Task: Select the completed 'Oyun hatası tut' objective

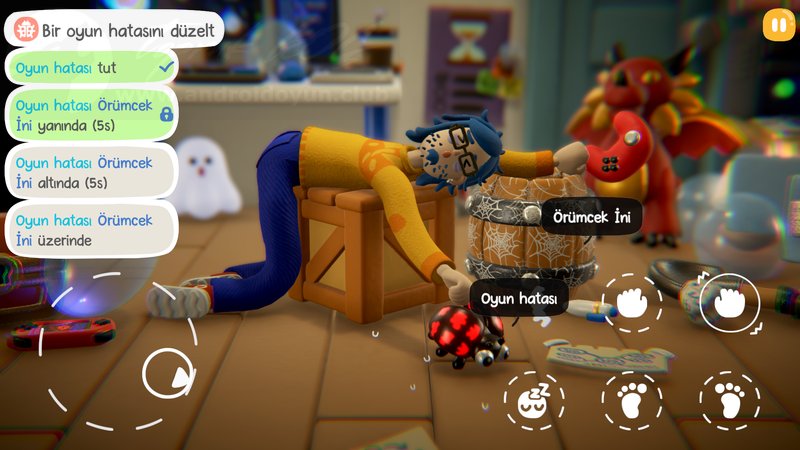Action: (x=92, y=67)
